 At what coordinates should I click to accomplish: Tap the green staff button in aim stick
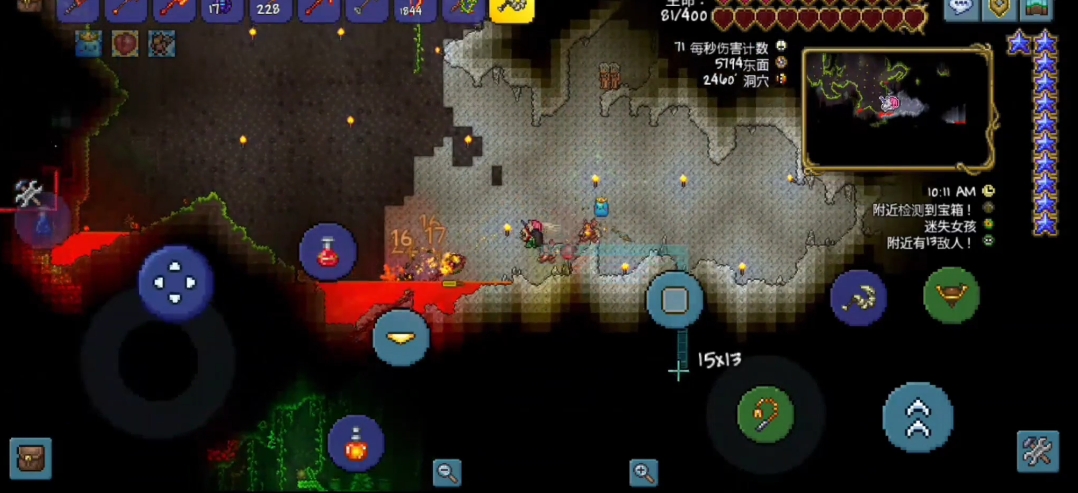point(765,413)
